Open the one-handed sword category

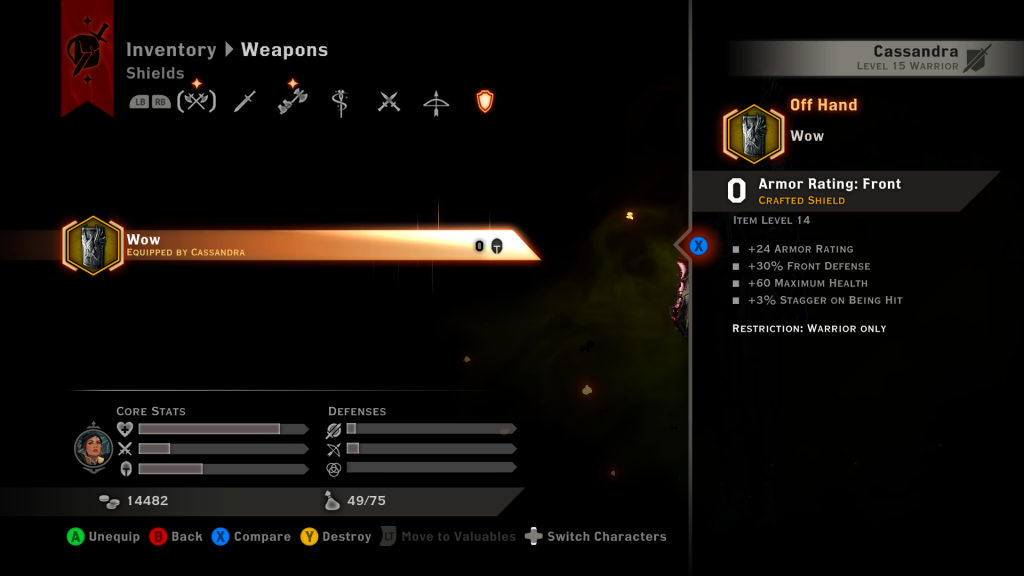[x=245, y=101]
